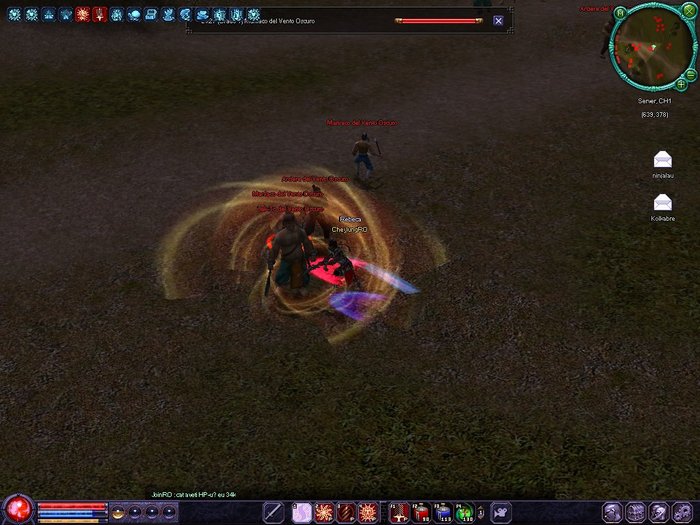Close the enemy target panel
This screenshot has height=525, width=700.
(498, 20)
